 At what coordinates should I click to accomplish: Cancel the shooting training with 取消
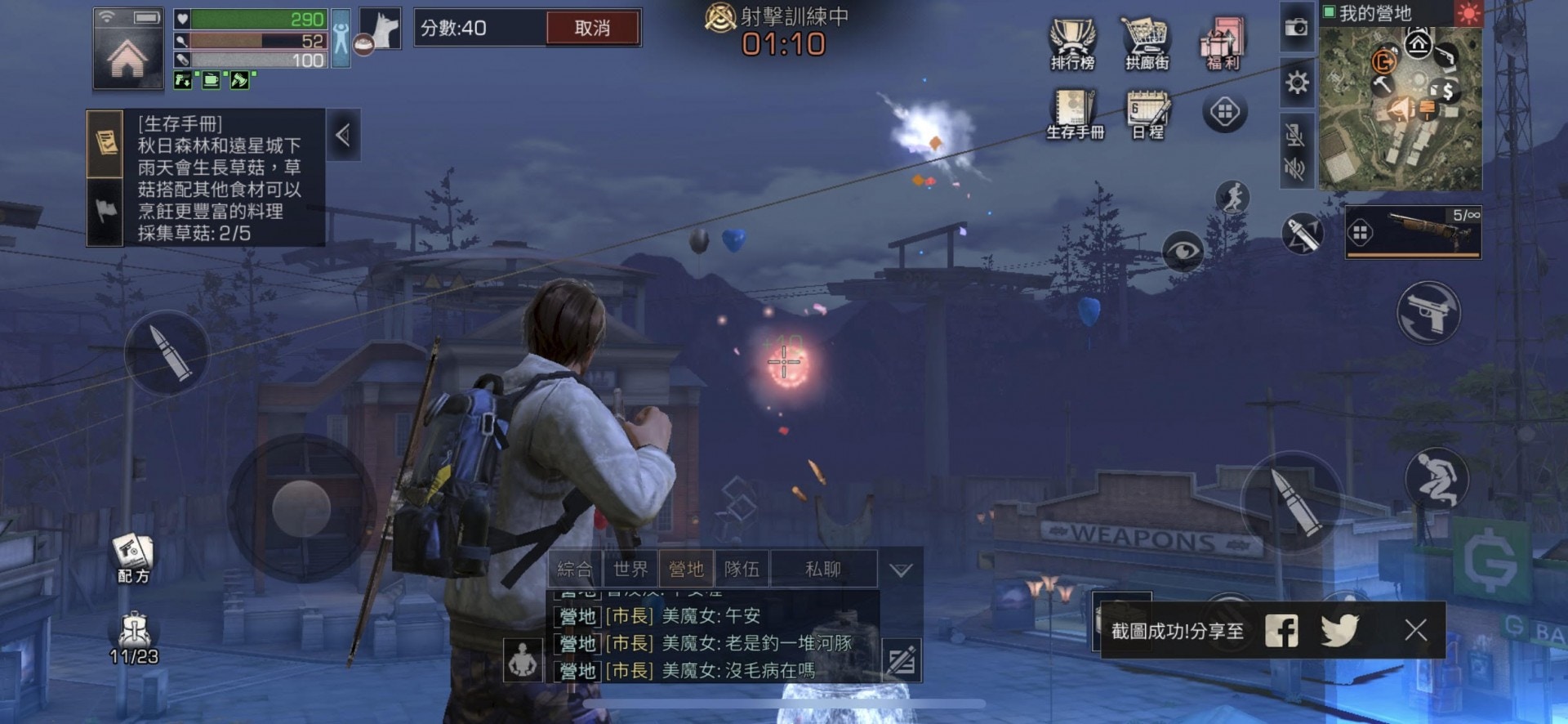(592, 29)
